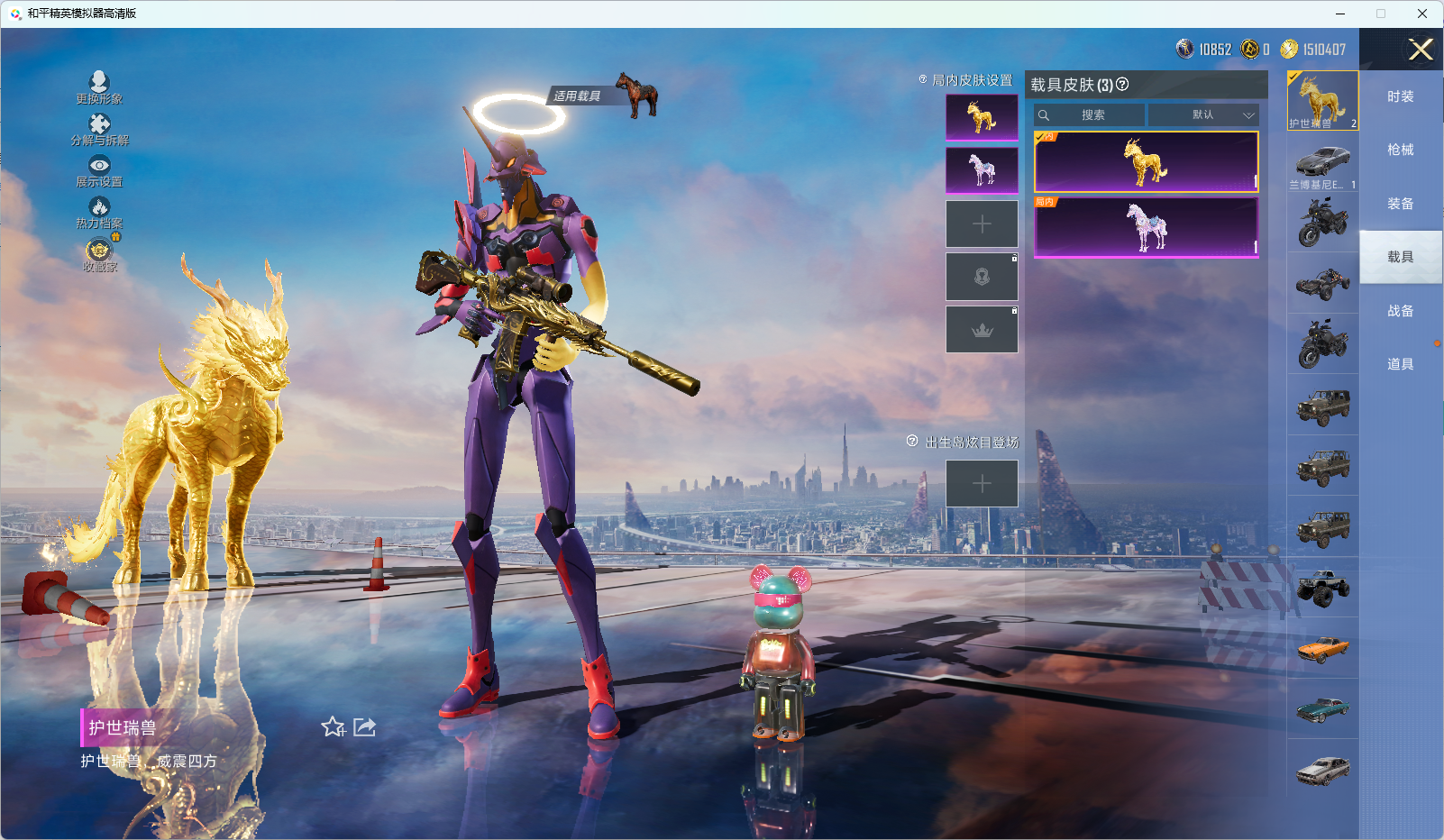Viewport: 1444px width, 840px height.
Task: Click the share arrow icon
Action: click(x=364, y=727)
